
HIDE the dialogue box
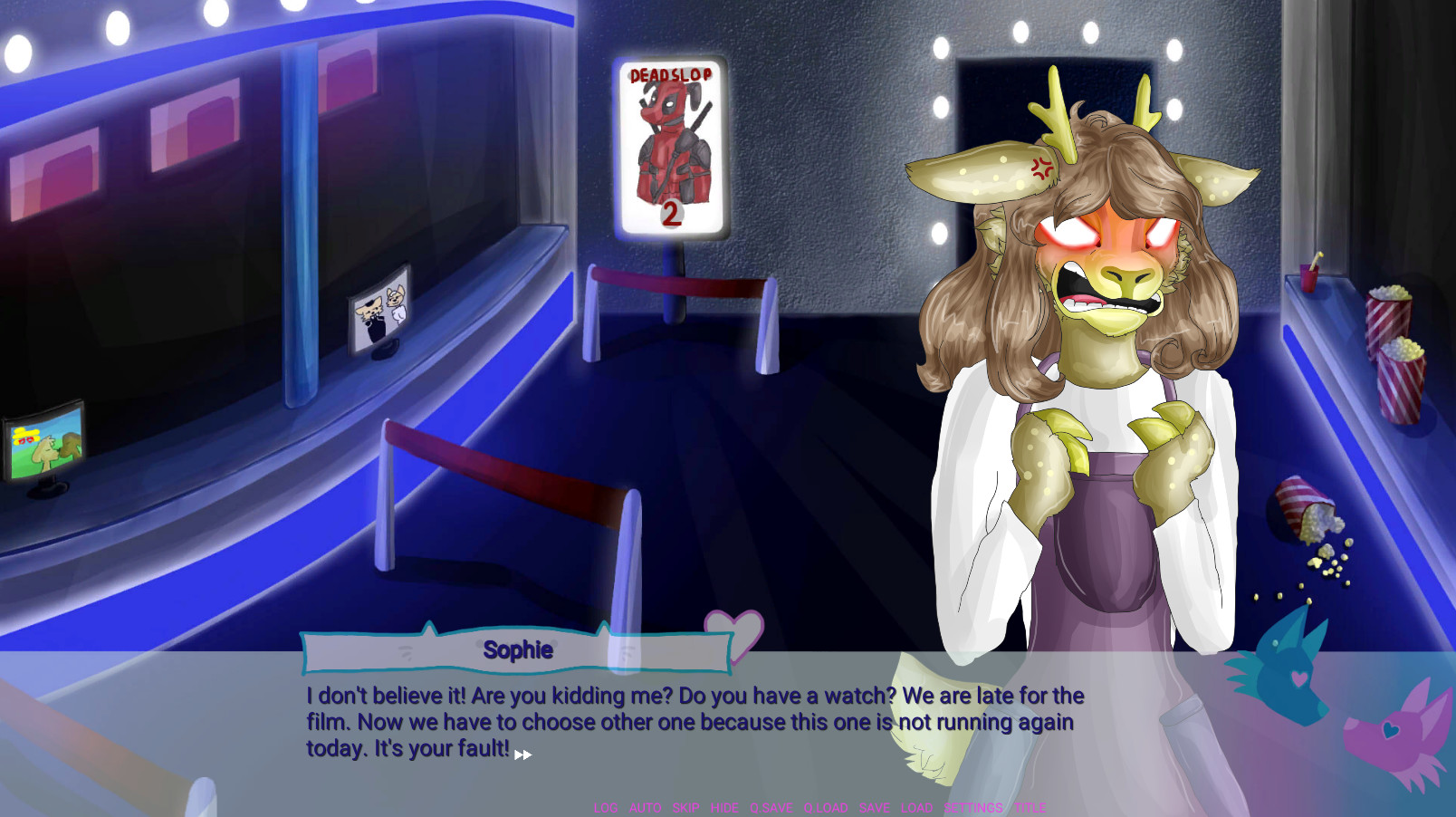(725, 807)
